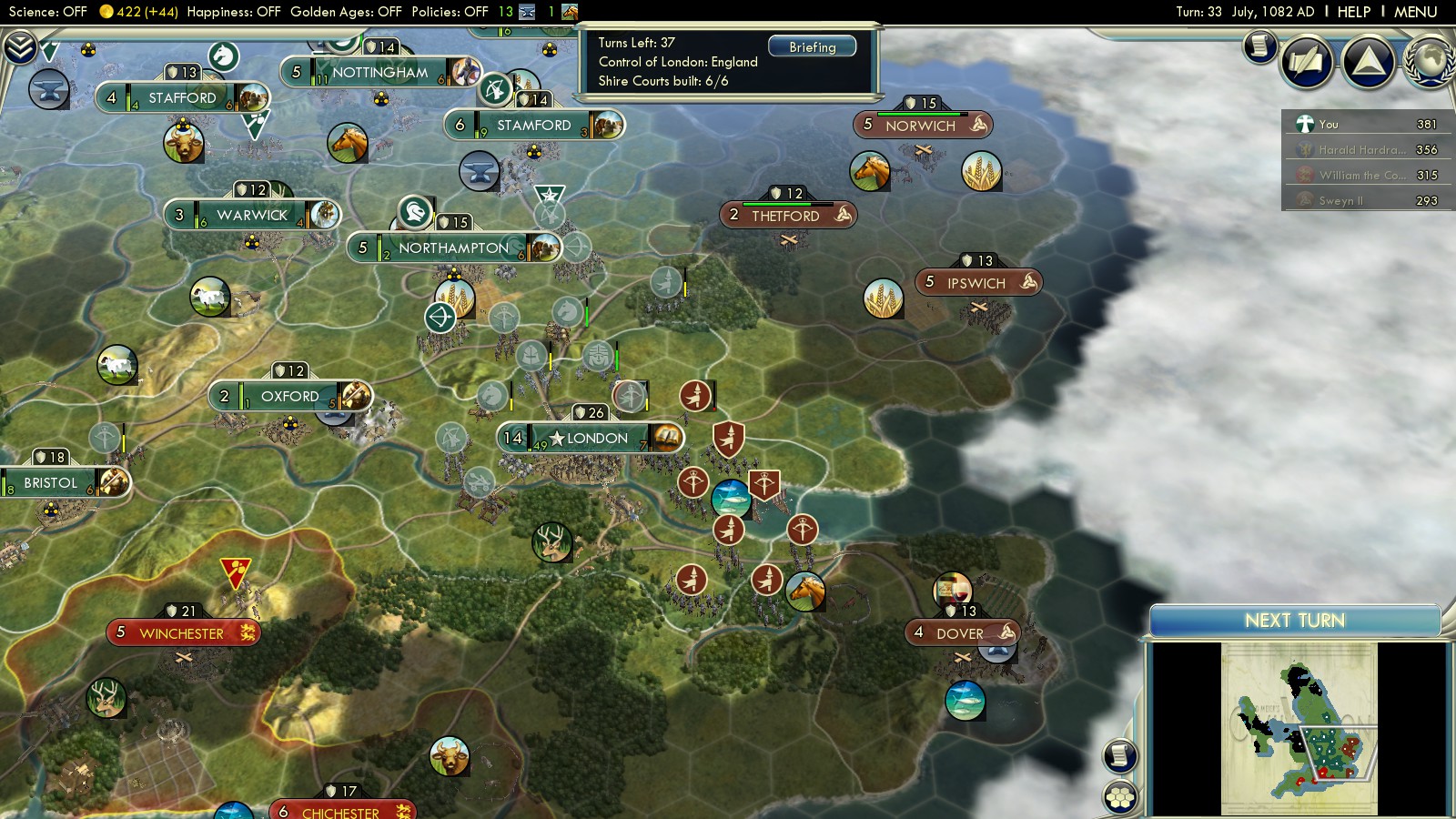The image size is (1456, 819).
Task: Open the game MENU
Action: tap(1415, 12)
